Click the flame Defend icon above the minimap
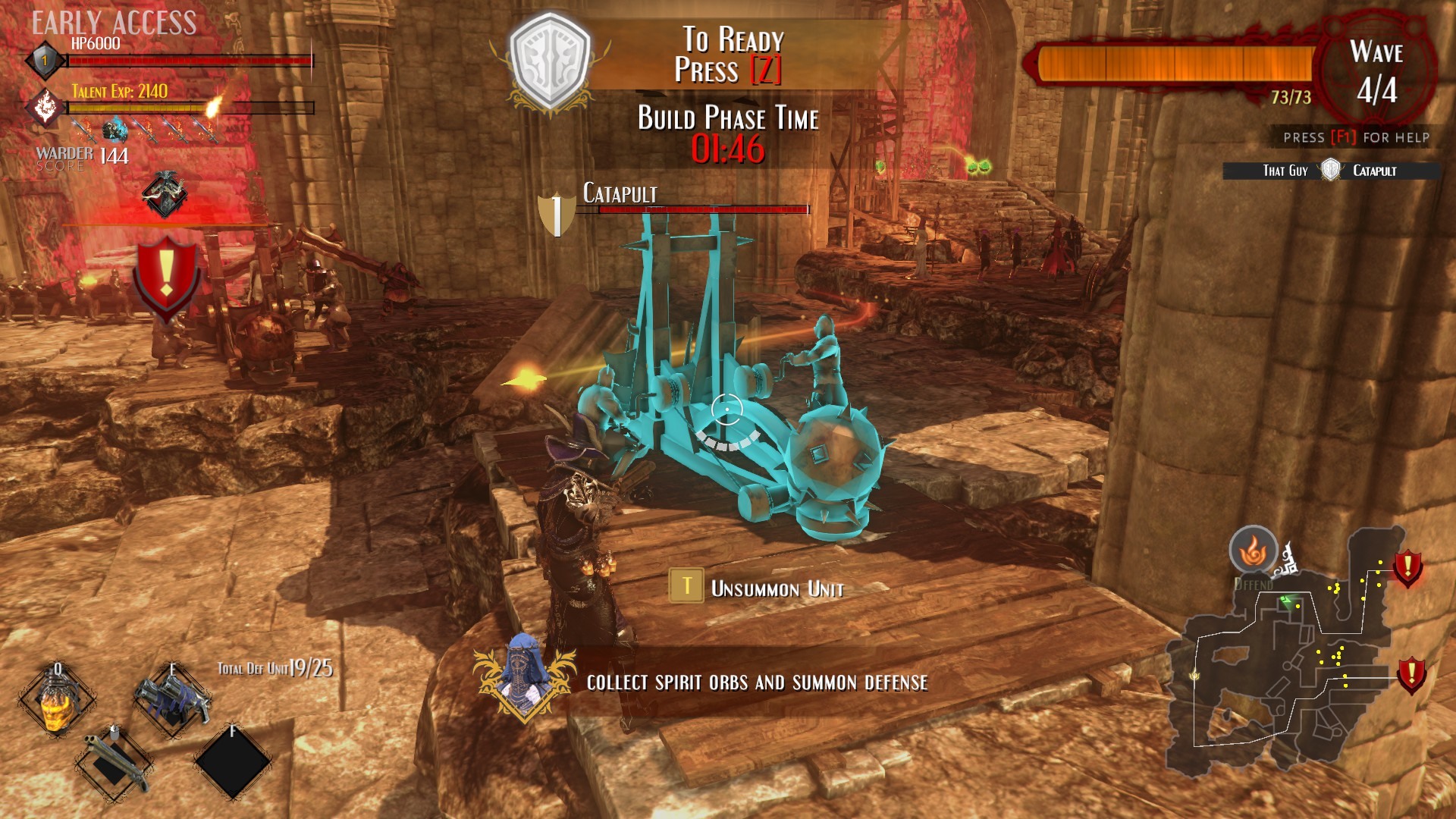This screenshot has width=1456, height=819. (x=1253, y=551)
